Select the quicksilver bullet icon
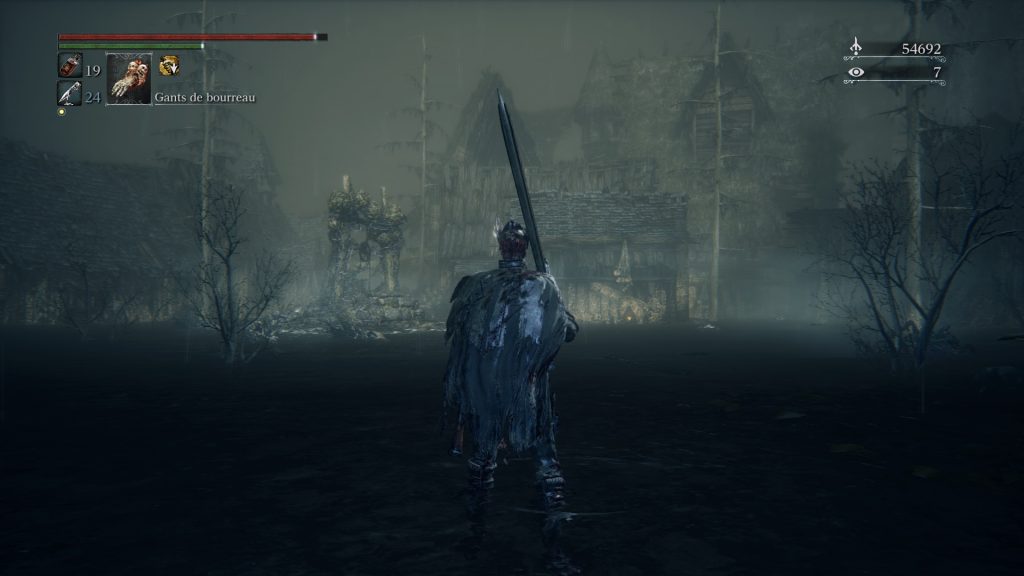The image size is (1024, 576). pos(70,94)
